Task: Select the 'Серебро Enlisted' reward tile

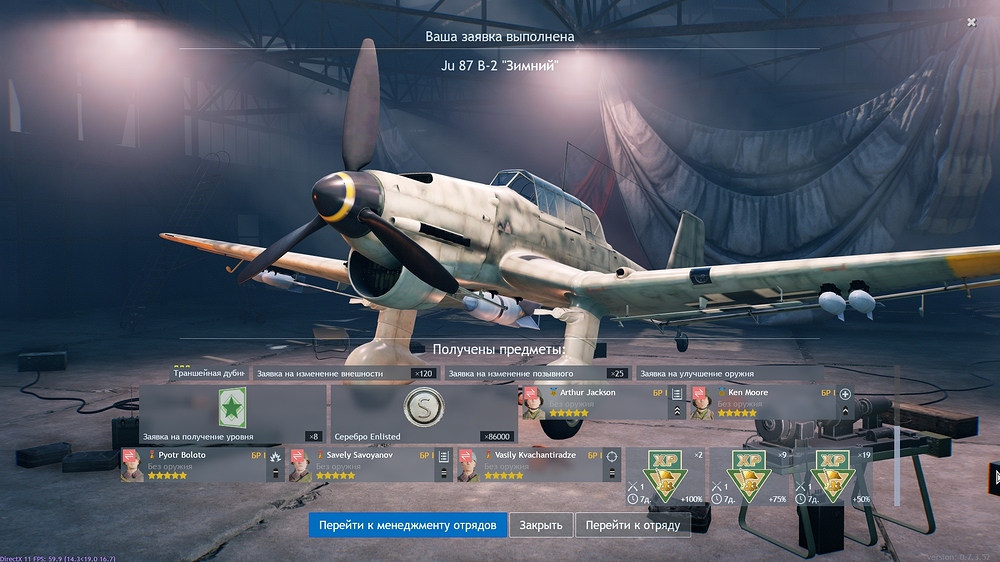Action: pos(424,413)
